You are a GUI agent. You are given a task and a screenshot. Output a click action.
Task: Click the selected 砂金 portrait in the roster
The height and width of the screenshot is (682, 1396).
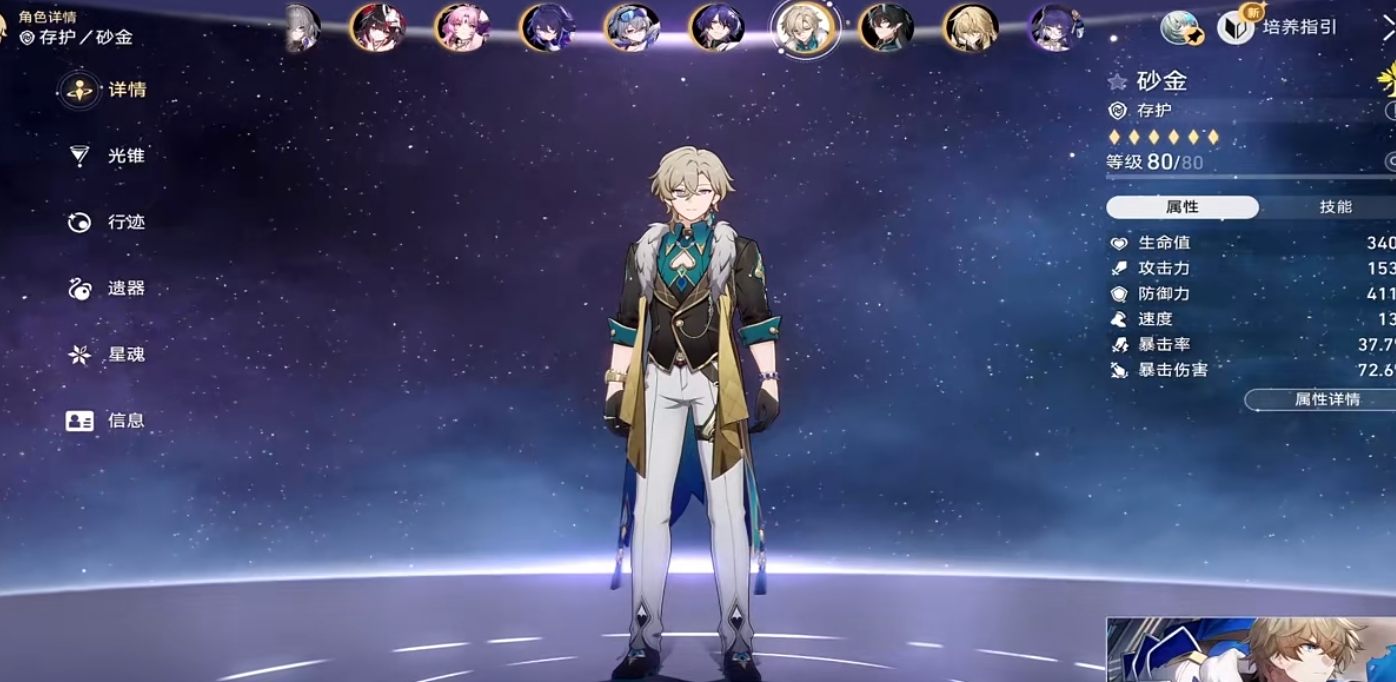click(804, 27)
